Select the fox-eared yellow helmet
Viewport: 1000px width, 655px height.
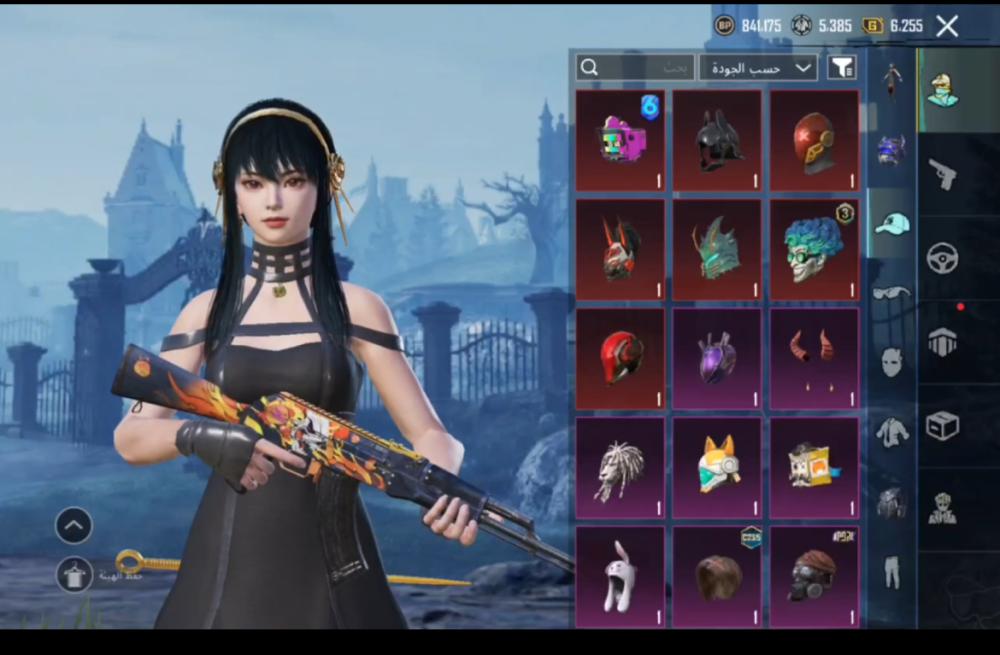click(717, 467)
